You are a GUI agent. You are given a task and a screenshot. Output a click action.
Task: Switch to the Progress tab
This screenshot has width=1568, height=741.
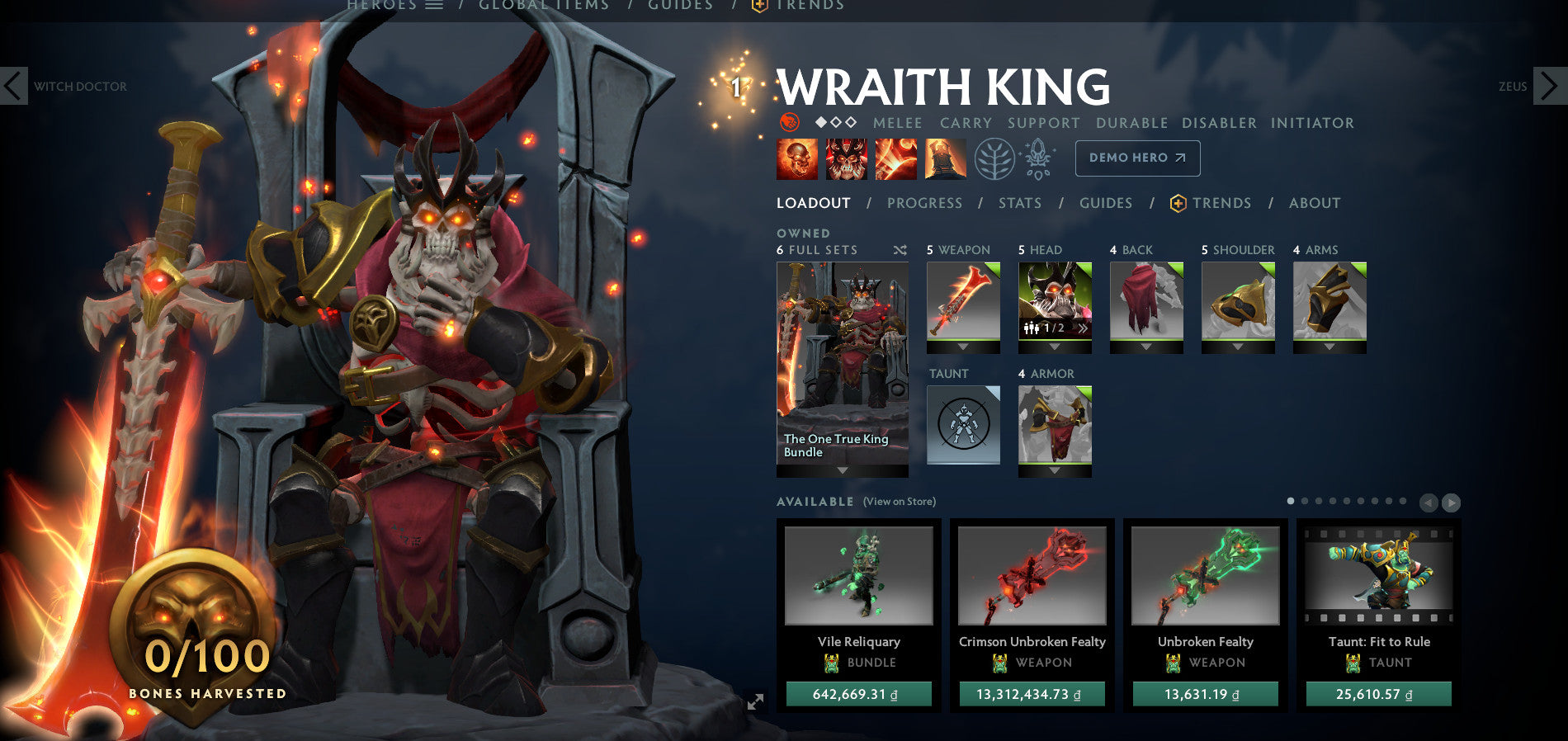coord(925,203)
